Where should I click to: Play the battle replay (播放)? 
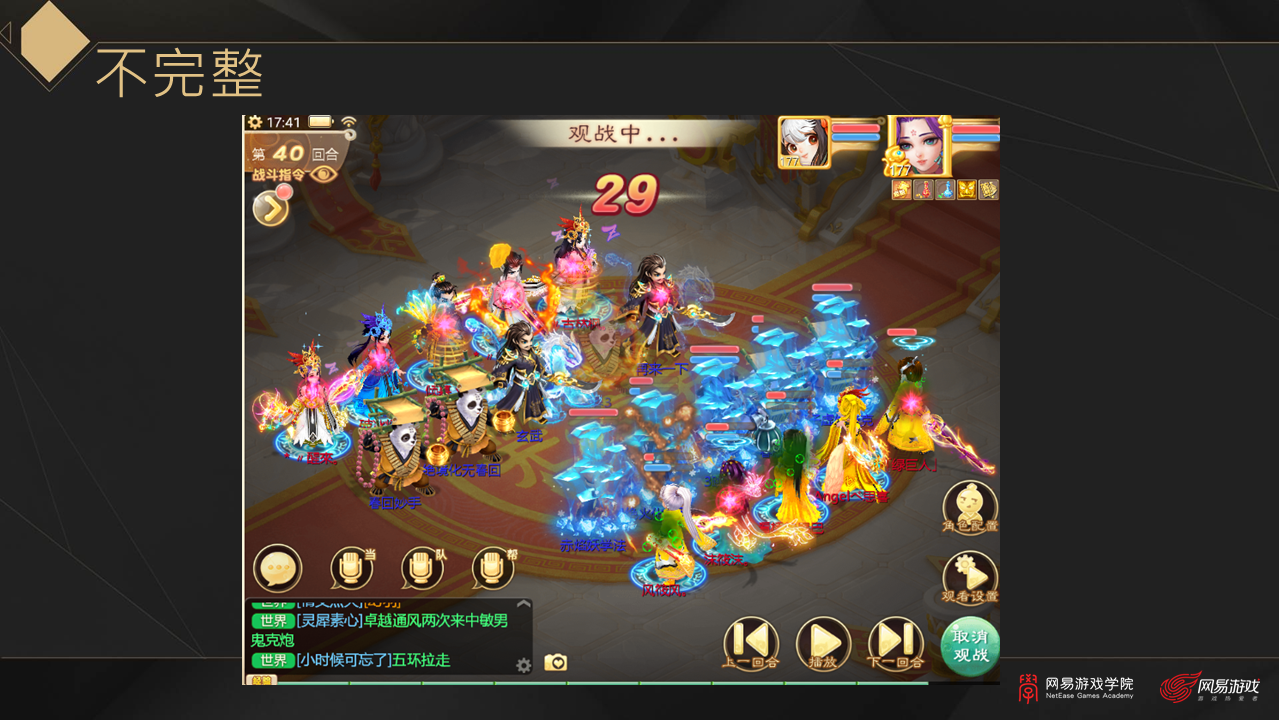click(823, 642)
